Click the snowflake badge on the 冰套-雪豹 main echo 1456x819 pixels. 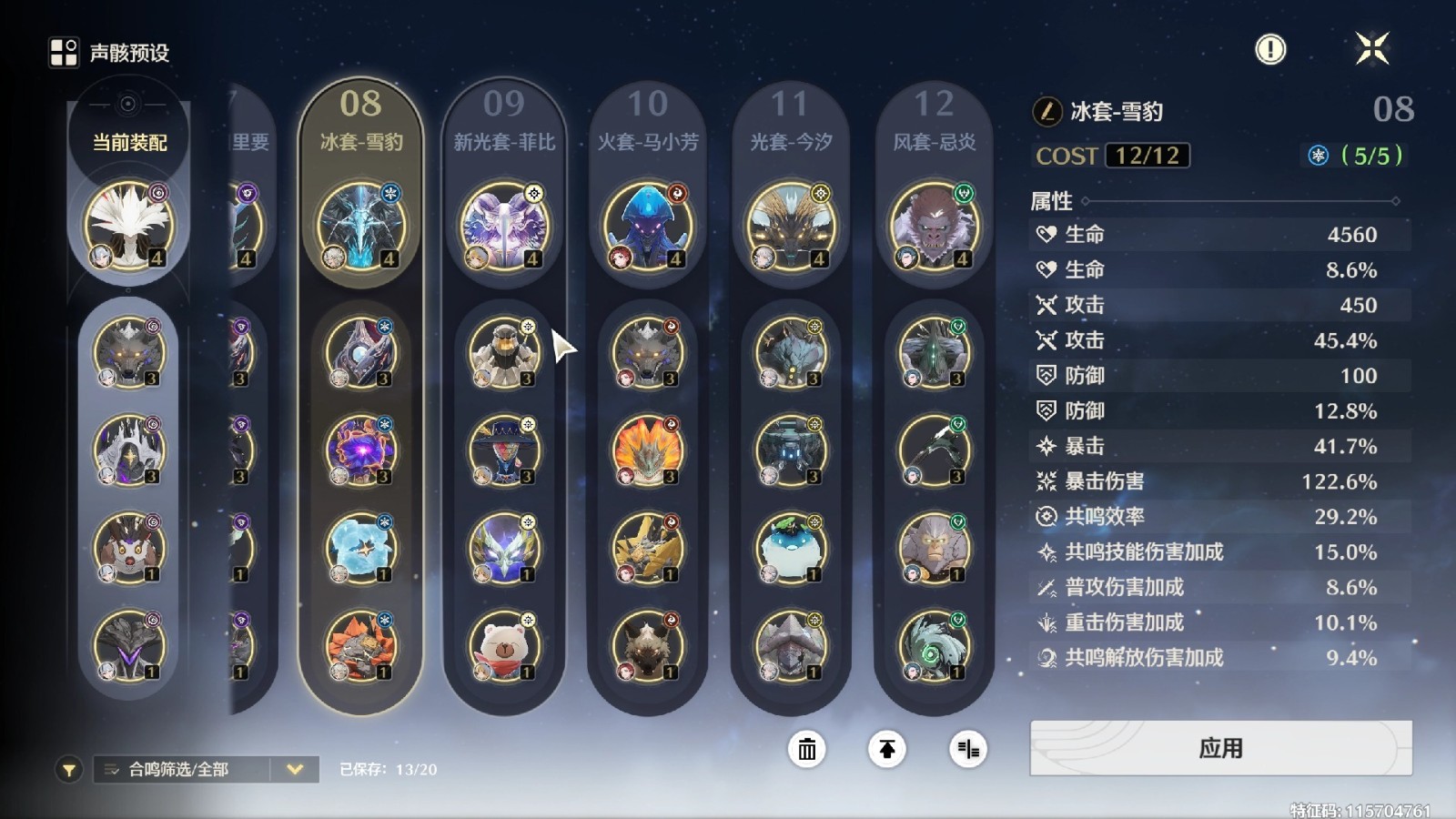pos(389,193)
